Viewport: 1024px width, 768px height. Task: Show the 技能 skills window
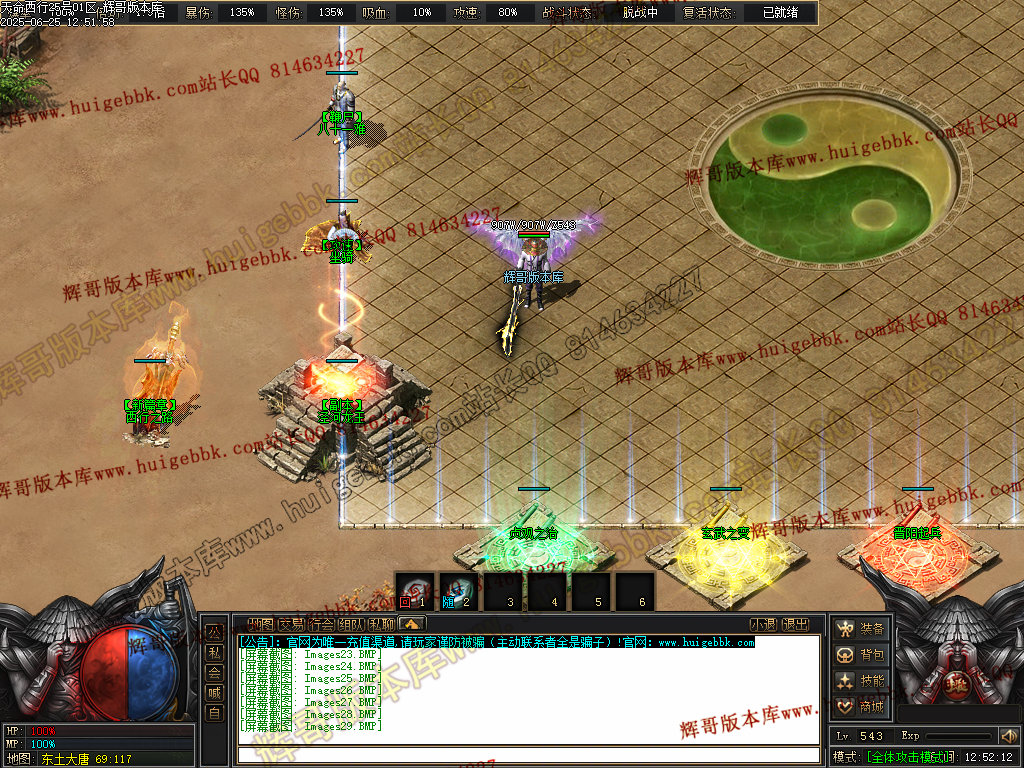[x=861, y=681]
